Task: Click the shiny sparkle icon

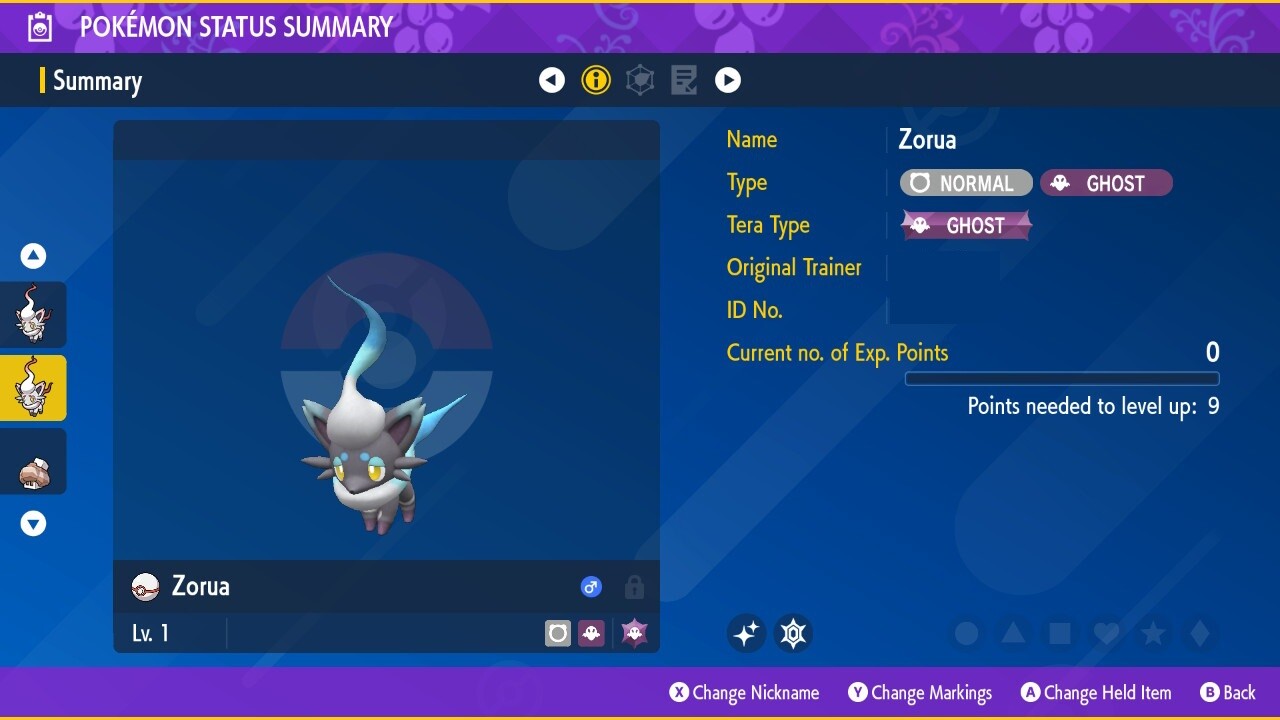Action: pyautogui.click(x=746, y=633)
